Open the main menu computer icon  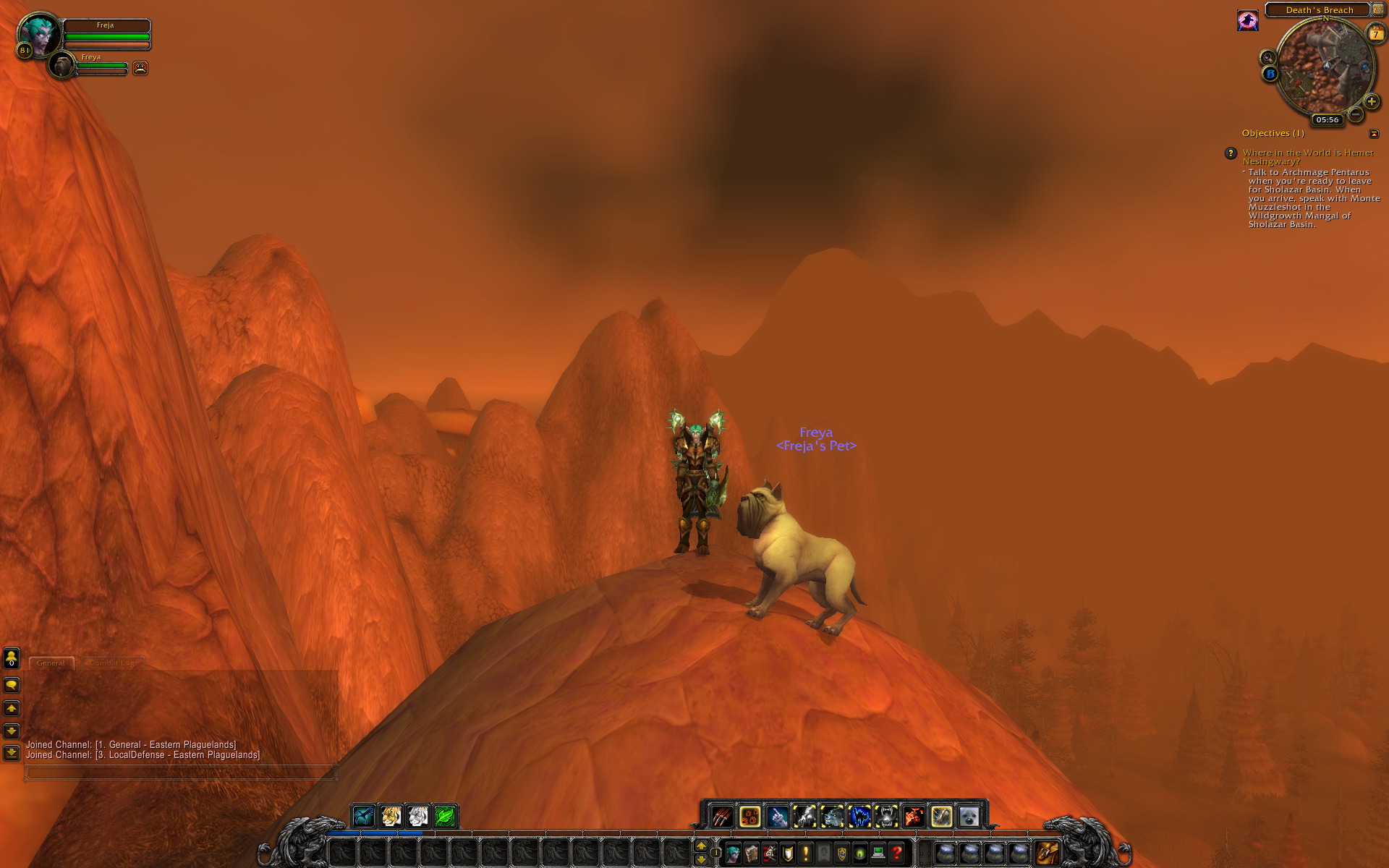click(x=878, y=855)
